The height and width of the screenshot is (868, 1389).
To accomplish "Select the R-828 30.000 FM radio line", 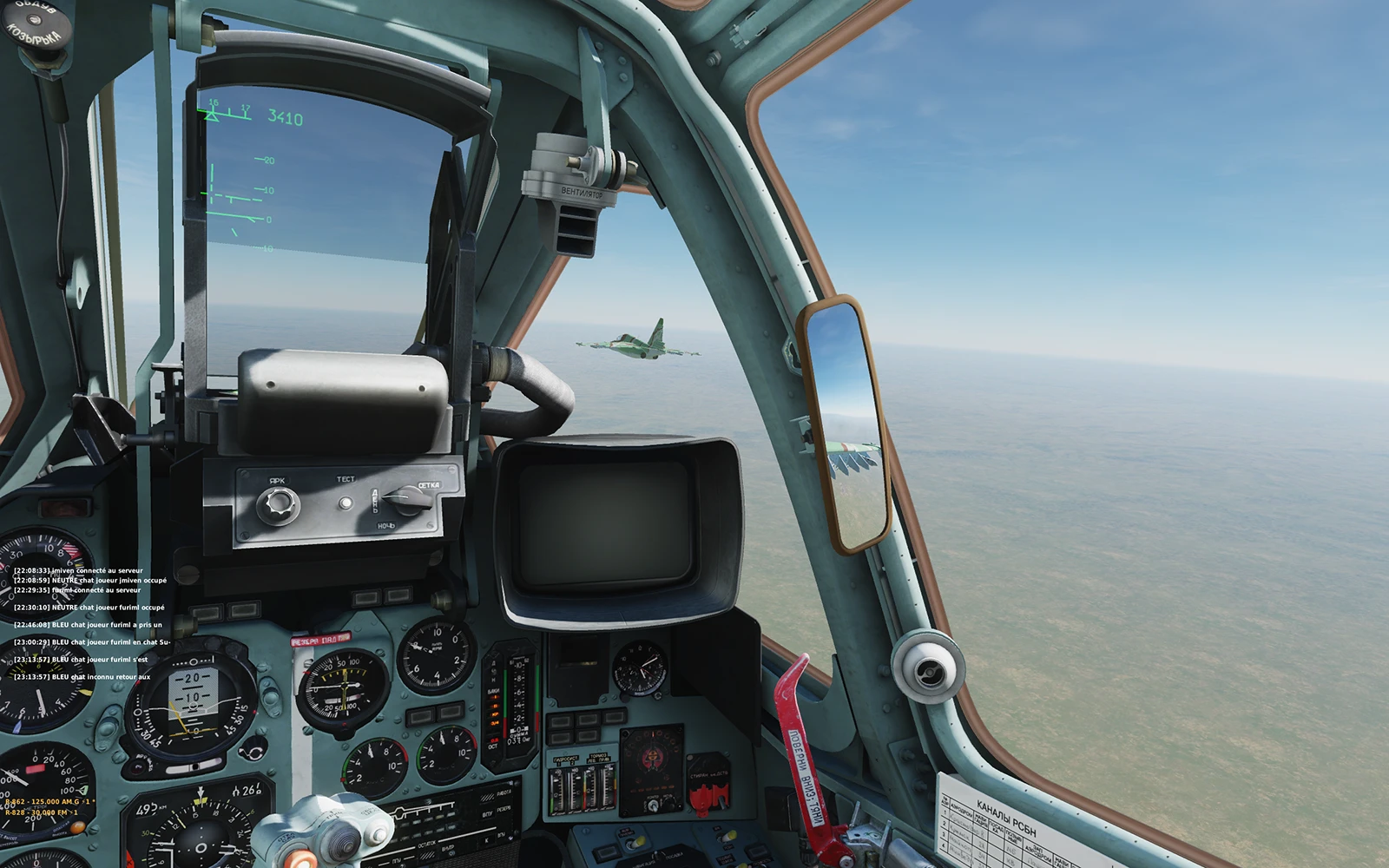I will (x=41, y=812).
